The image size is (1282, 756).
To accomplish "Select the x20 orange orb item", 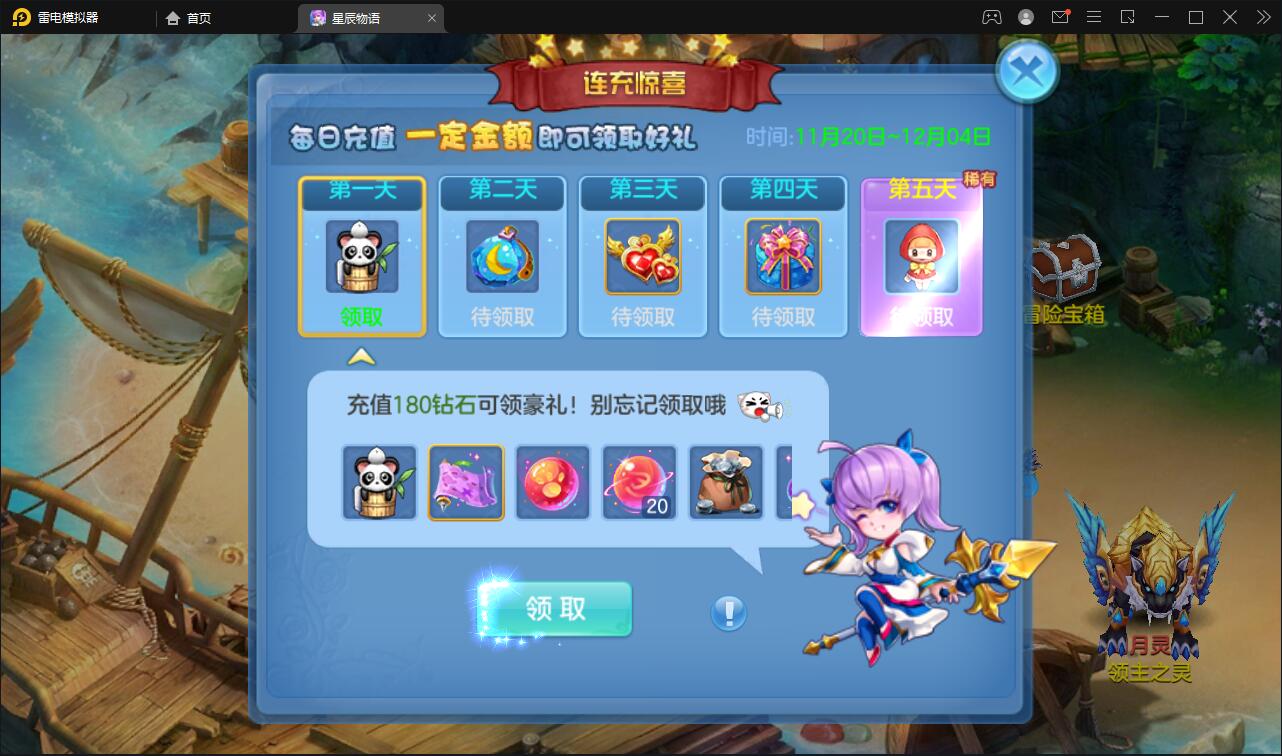I will pos(639,482).
